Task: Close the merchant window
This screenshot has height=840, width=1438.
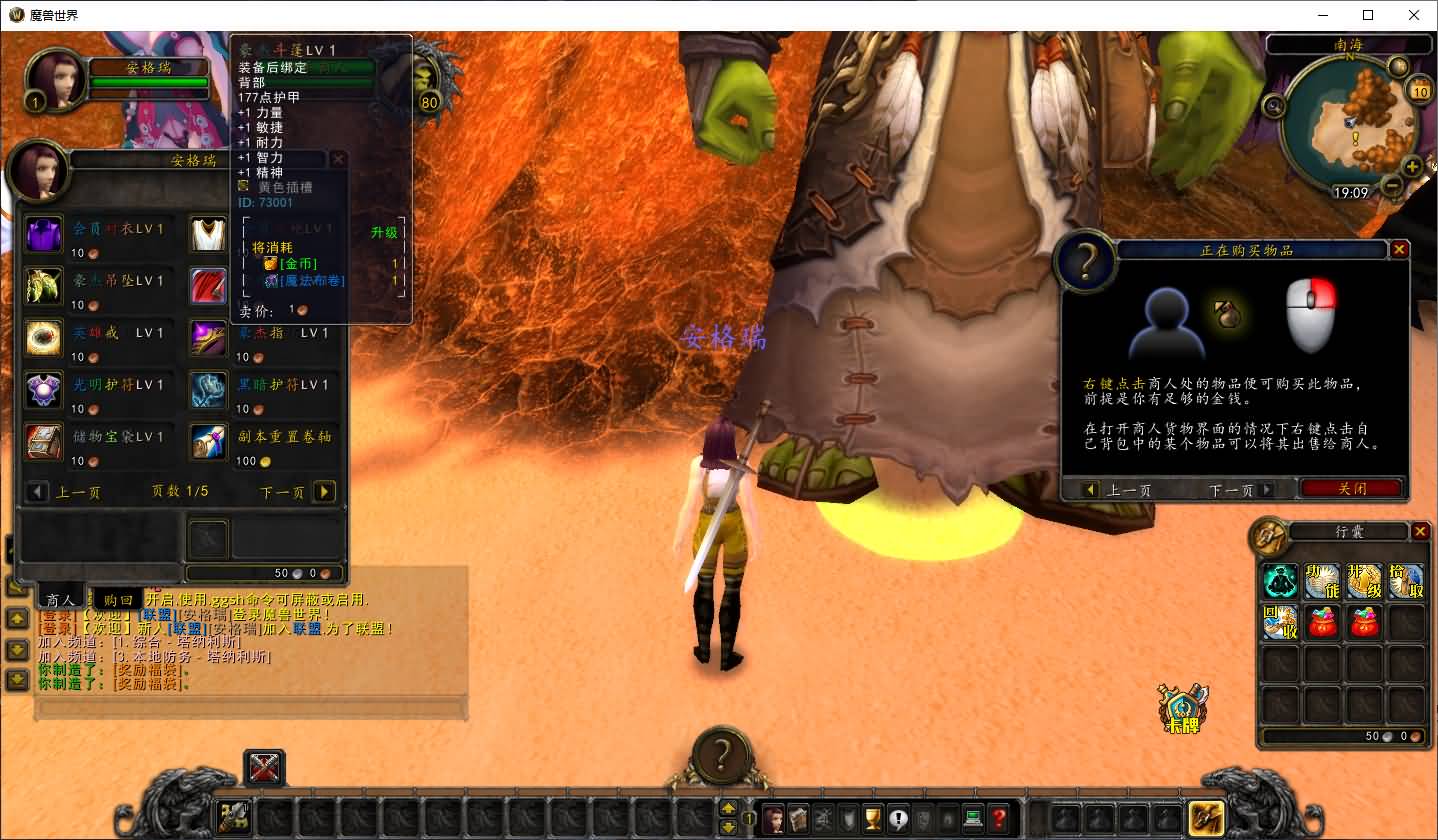Action: pyautogui.click(x=338, y=159)
